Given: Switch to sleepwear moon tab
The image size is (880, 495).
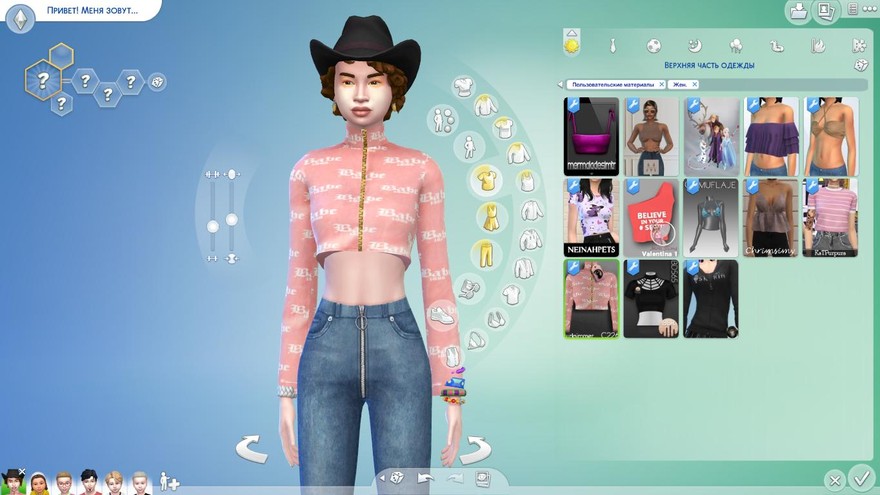Looking at the screenshot, I should pyautogui.click(x=695, y=45).
